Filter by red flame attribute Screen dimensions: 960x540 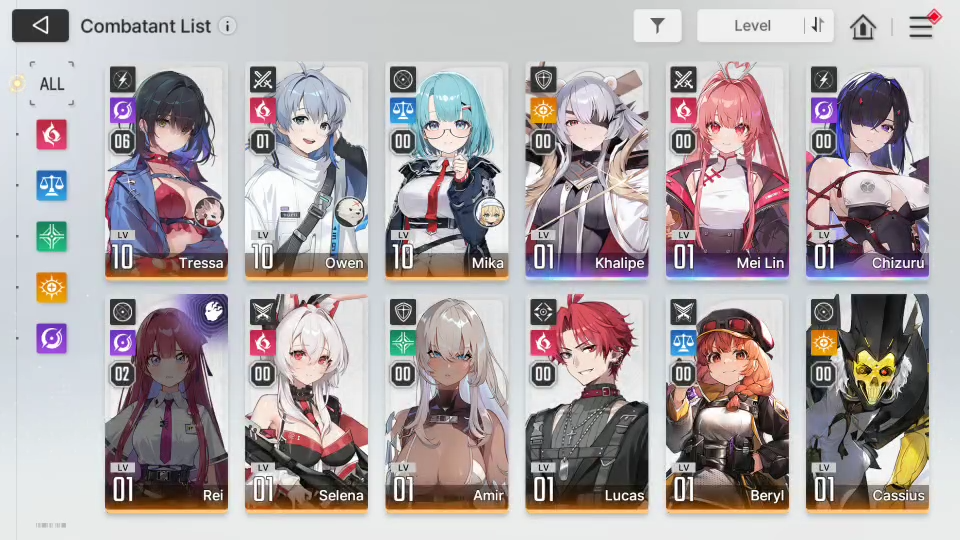click(51, 134)
